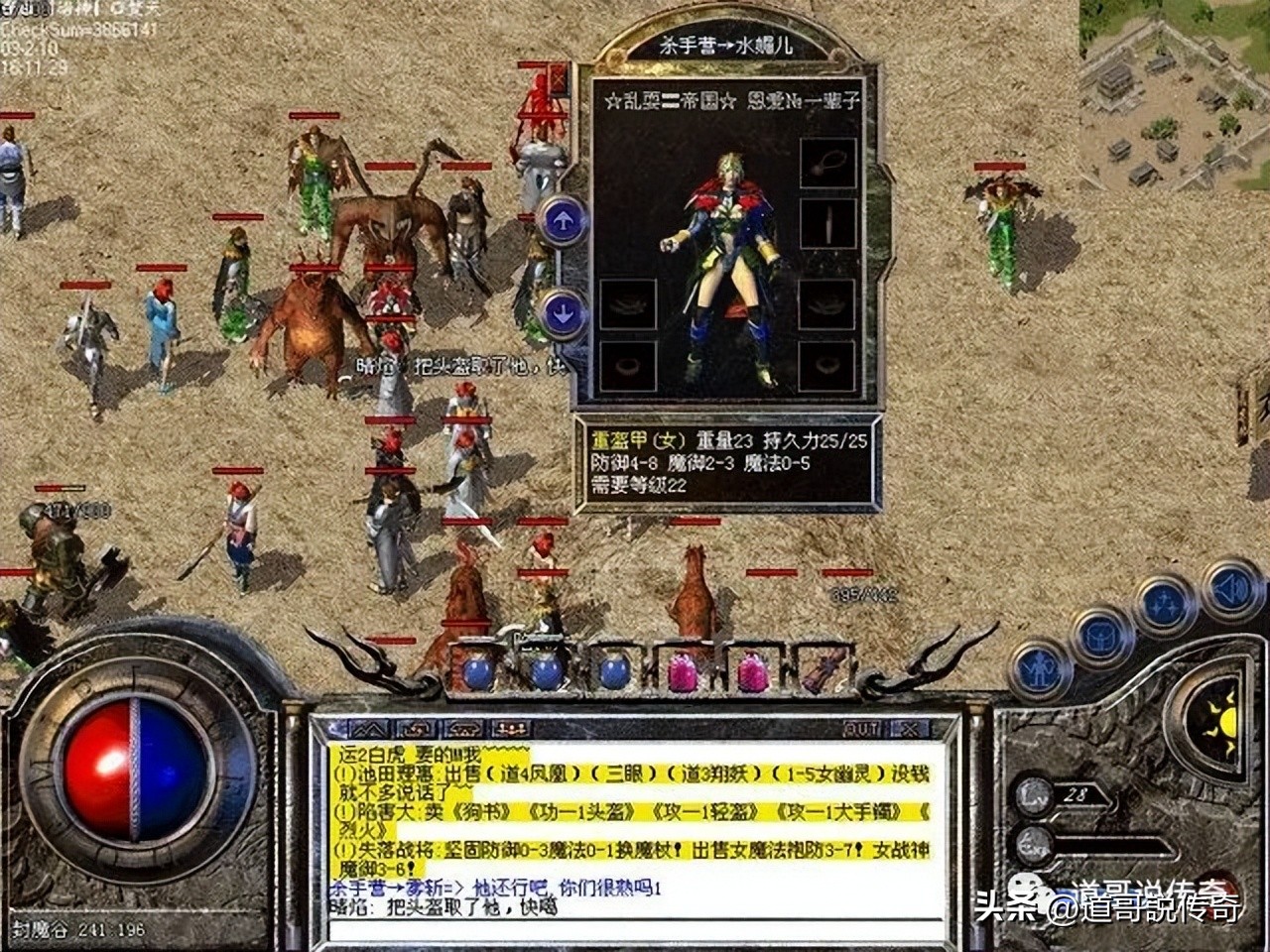The height and width of the screenshot is (952, 1270).
Task: Click the Exp progress bar
Action: pyautogui.click(x=1114, y=842)
